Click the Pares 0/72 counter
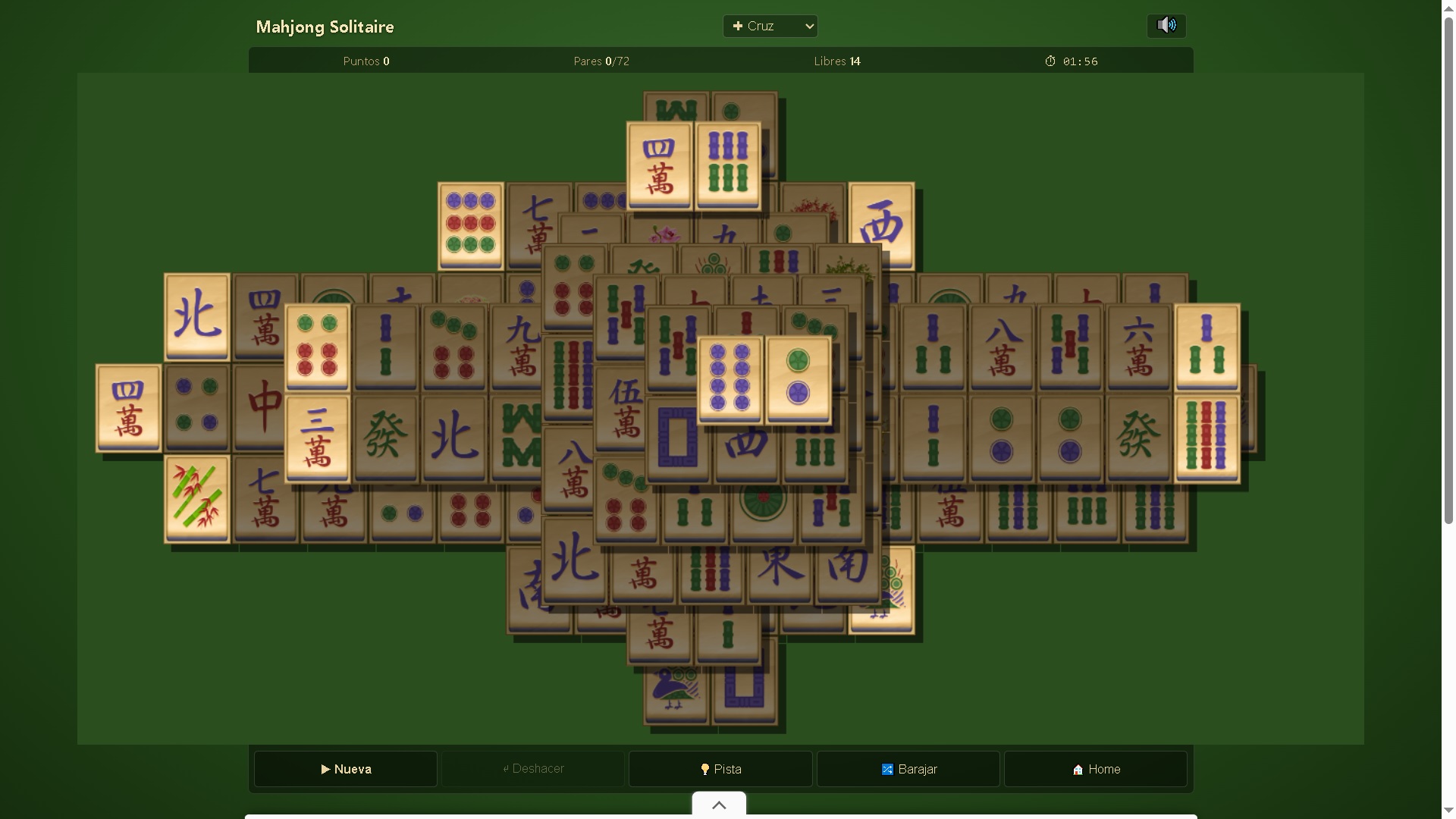Image resolution: width=1456 pixels, height=819 pixels. pos(601,61)
